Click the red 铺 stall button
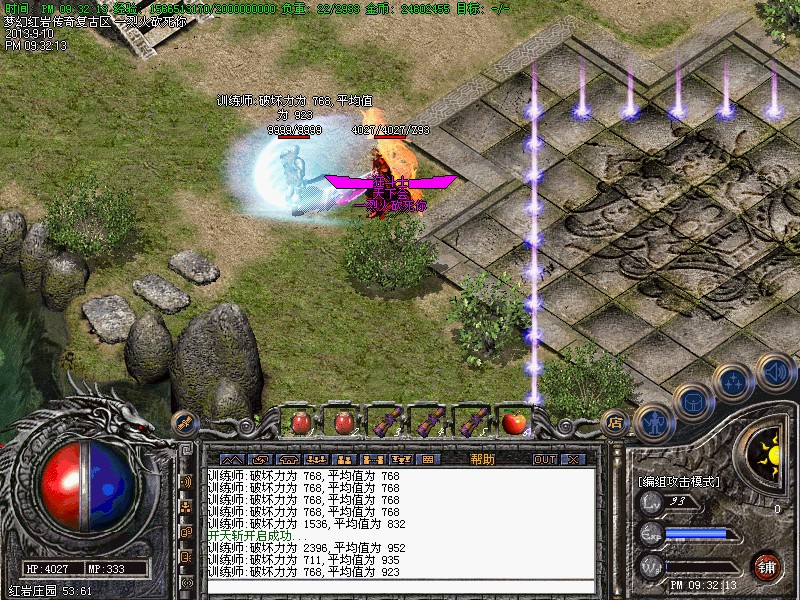800x600 pixels. 768,565
